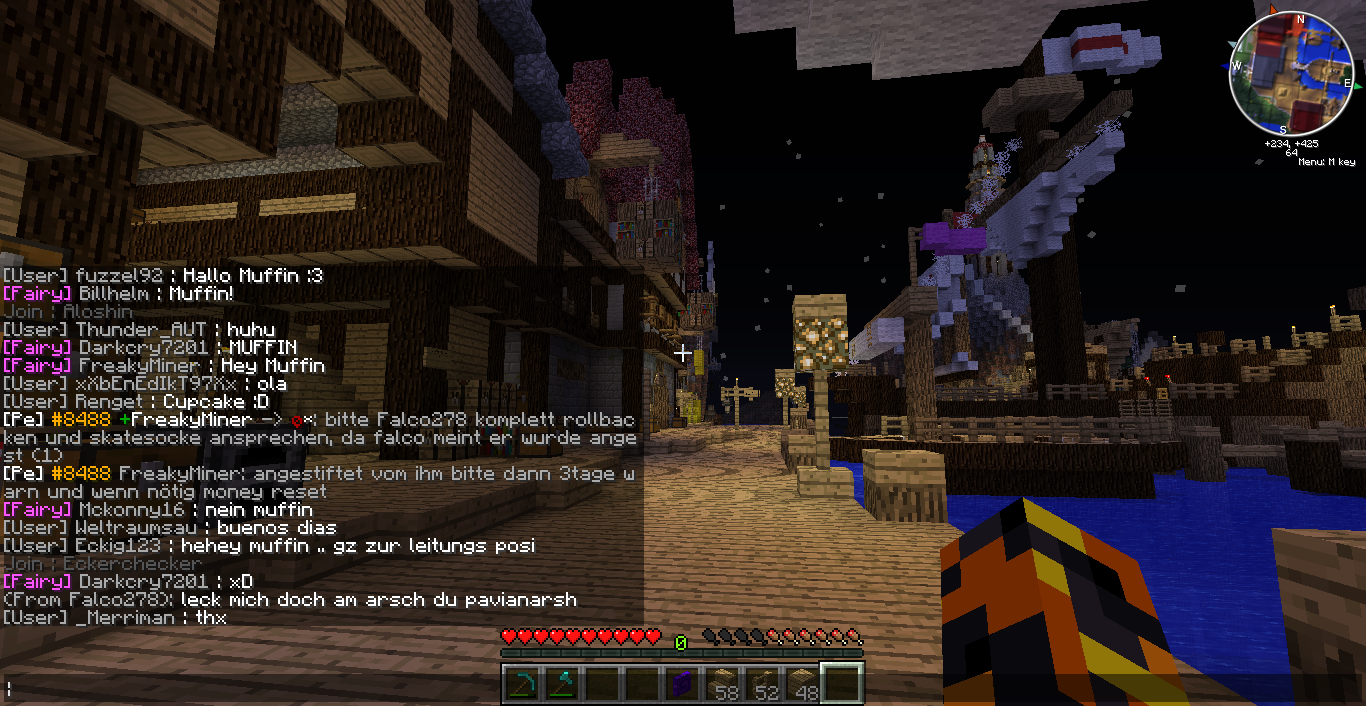Select the diamond pickaxe hotbar slot
1366x706 pixels.
click(x=522, y=684)
